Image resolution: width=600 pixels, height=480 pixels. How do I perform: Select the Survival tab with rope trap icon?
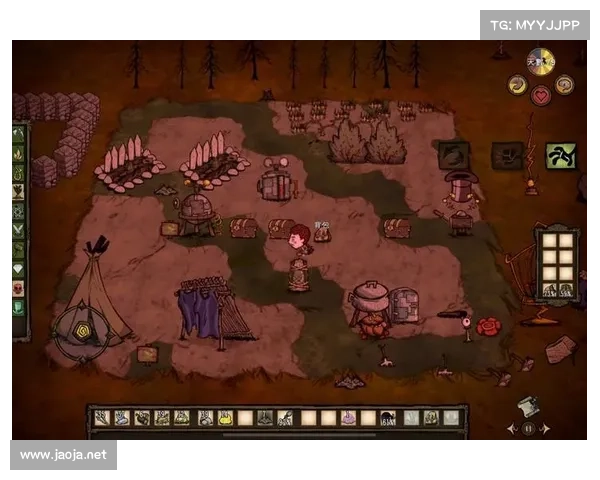(17, 173)
